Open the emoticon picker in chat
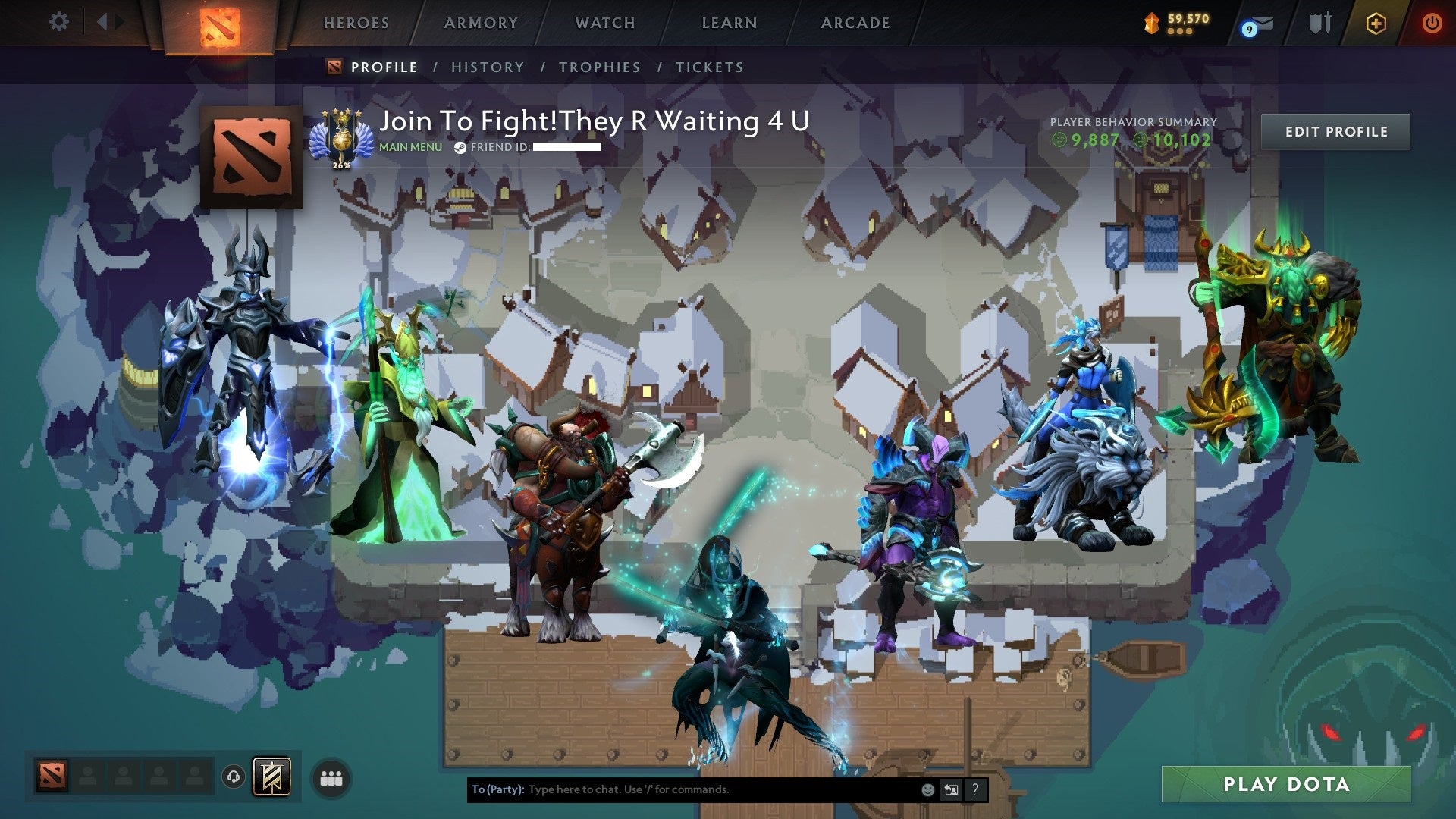1456x819 pixels. pos(927,789)
